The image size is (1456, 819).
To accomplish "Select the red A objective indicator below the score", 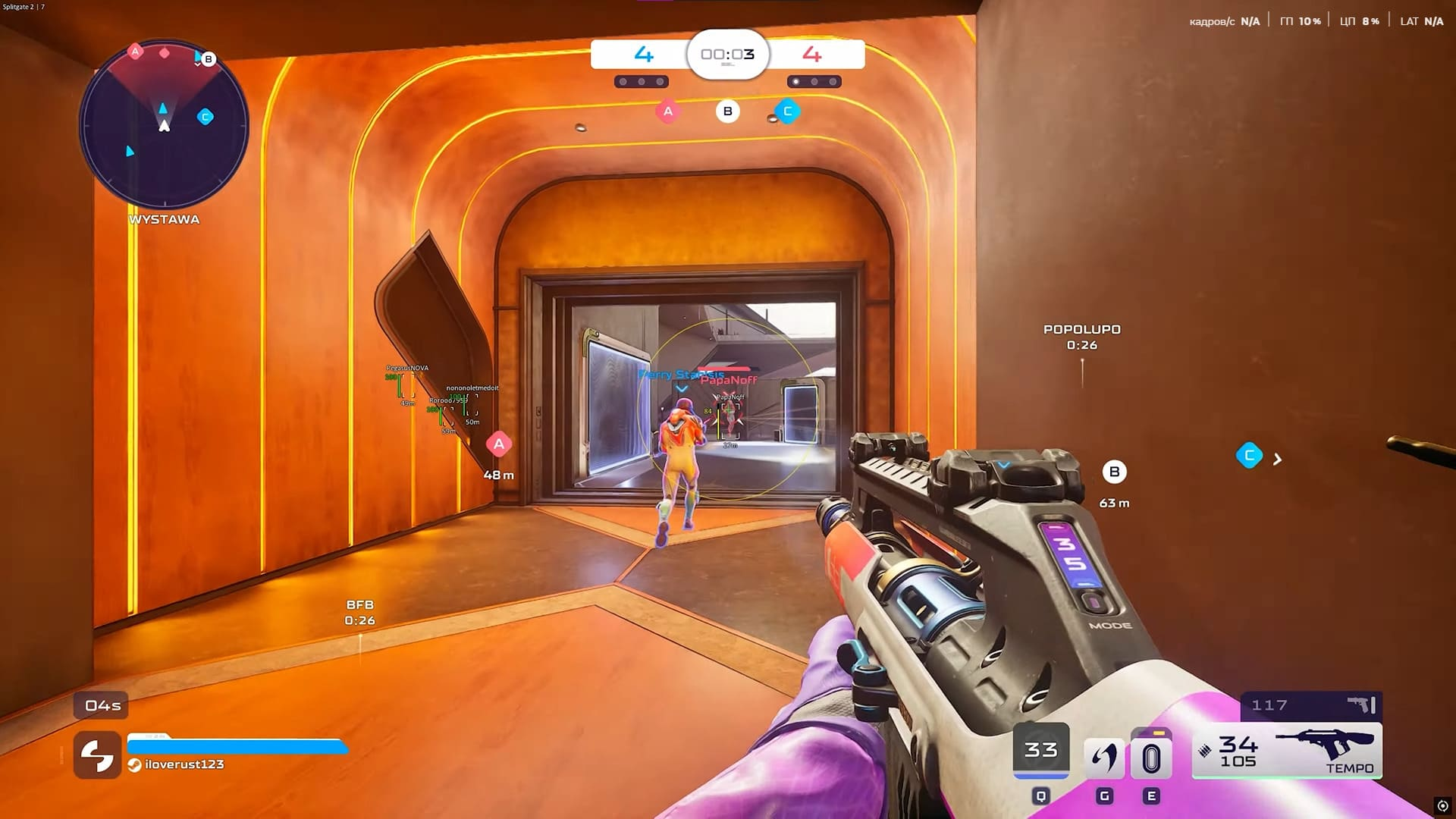I will (x=667, y=111).
